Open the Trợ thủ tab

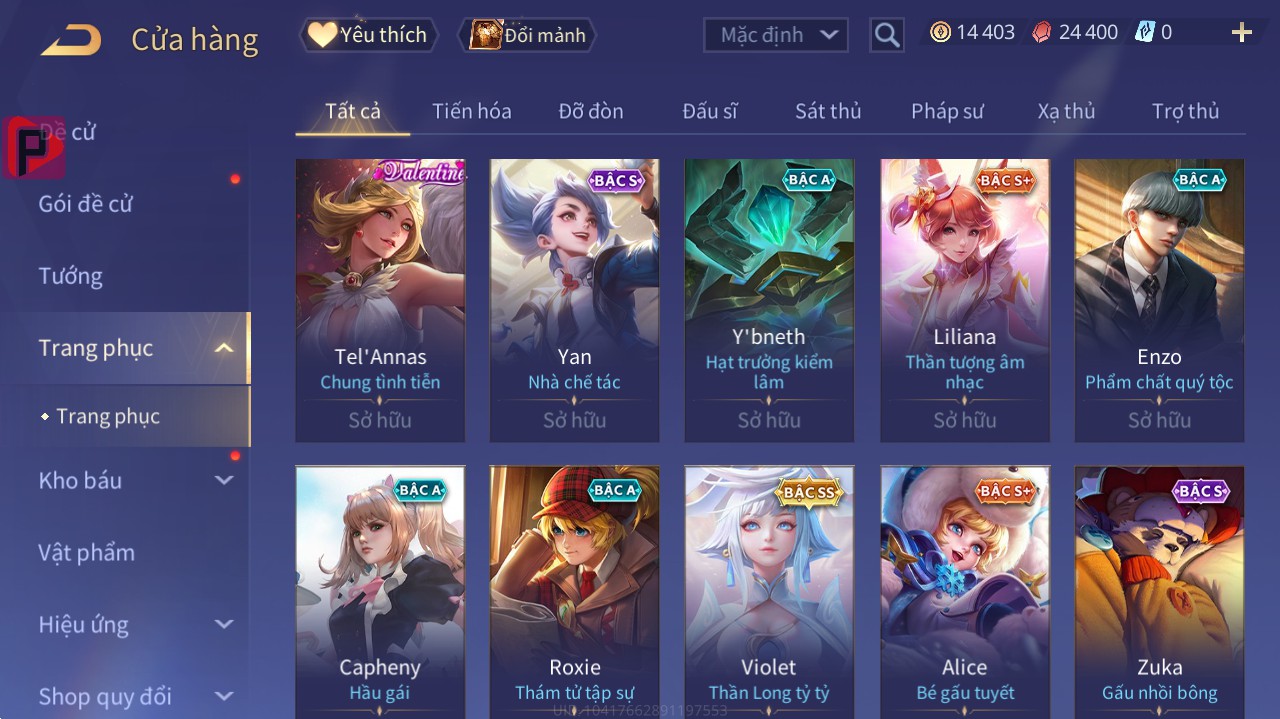1185,111
